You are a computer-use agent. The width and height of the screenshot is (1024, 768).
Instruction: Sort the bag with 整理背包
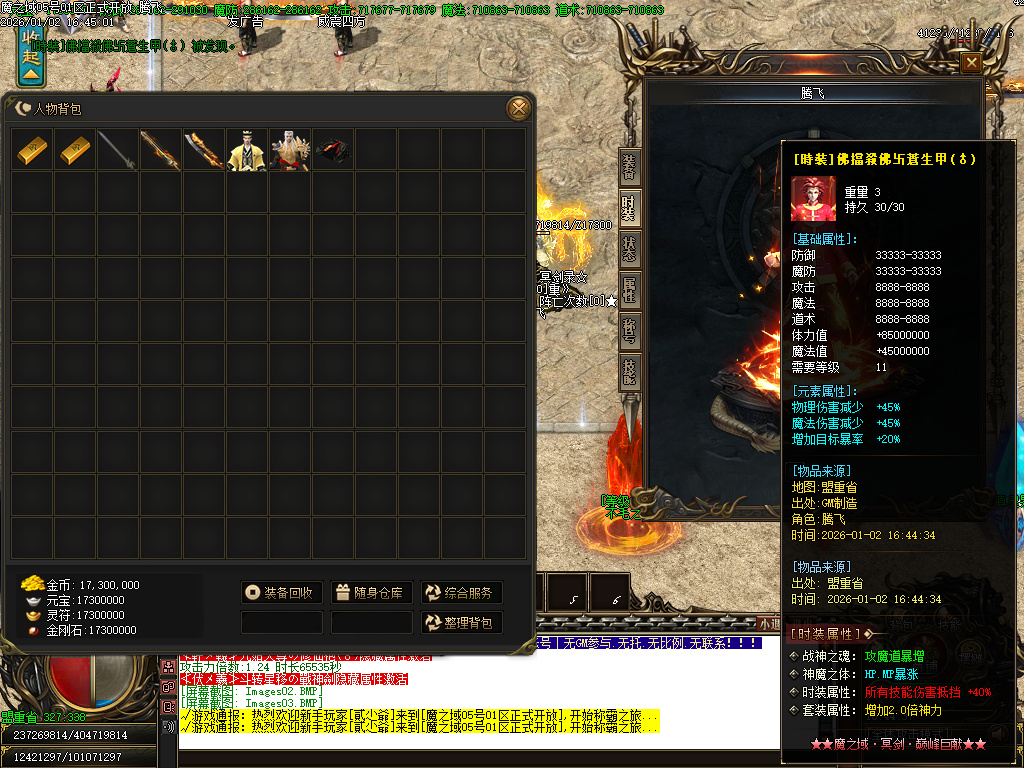tap(461, 623)
